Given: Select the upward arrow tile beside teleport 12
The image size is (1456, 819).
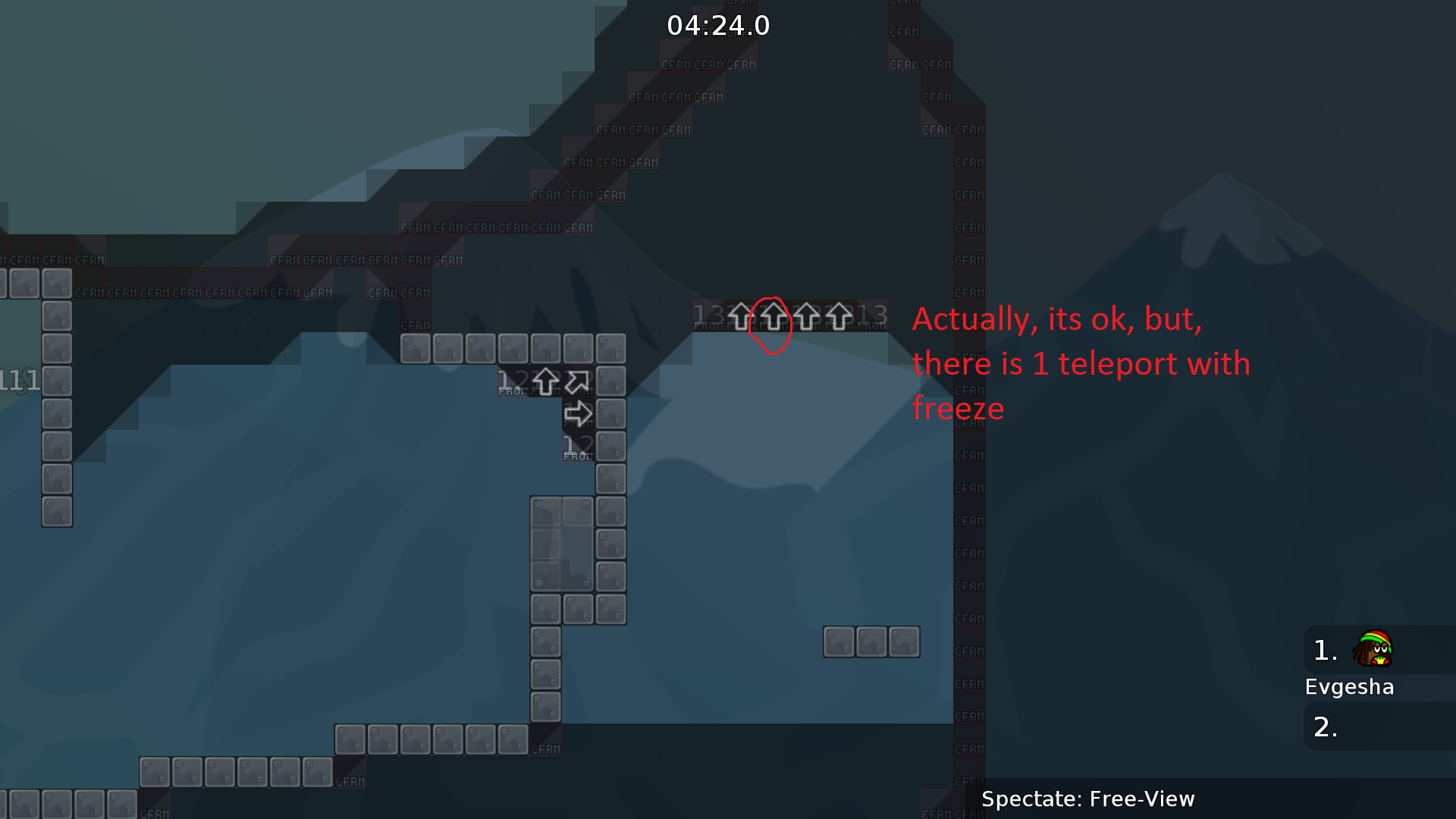Looking at the screenshot, I should [x=546, y=382].
